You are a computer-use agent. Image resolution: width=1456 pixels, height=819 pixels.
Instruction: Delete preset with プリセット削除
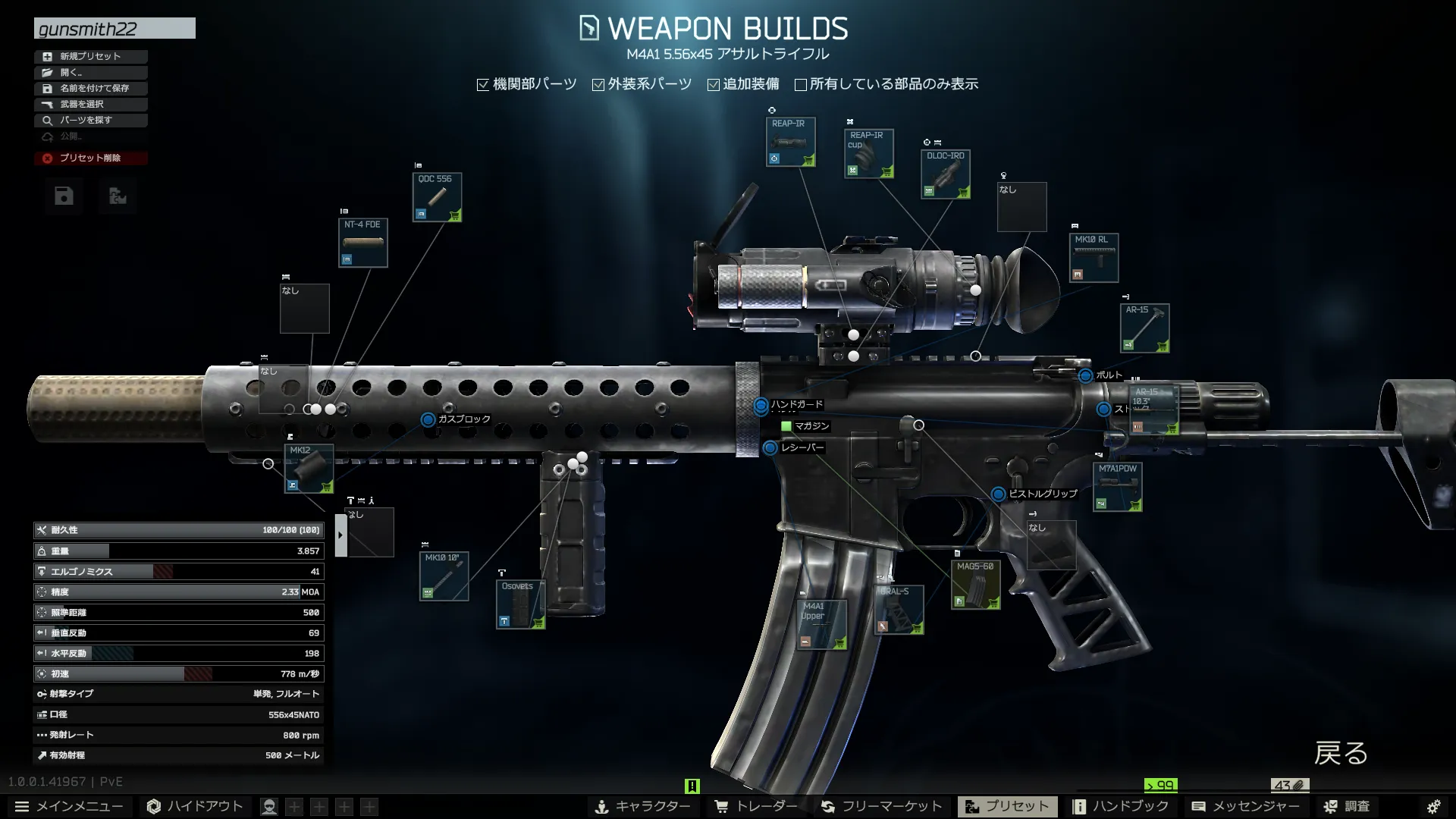[x=90, y=158]
